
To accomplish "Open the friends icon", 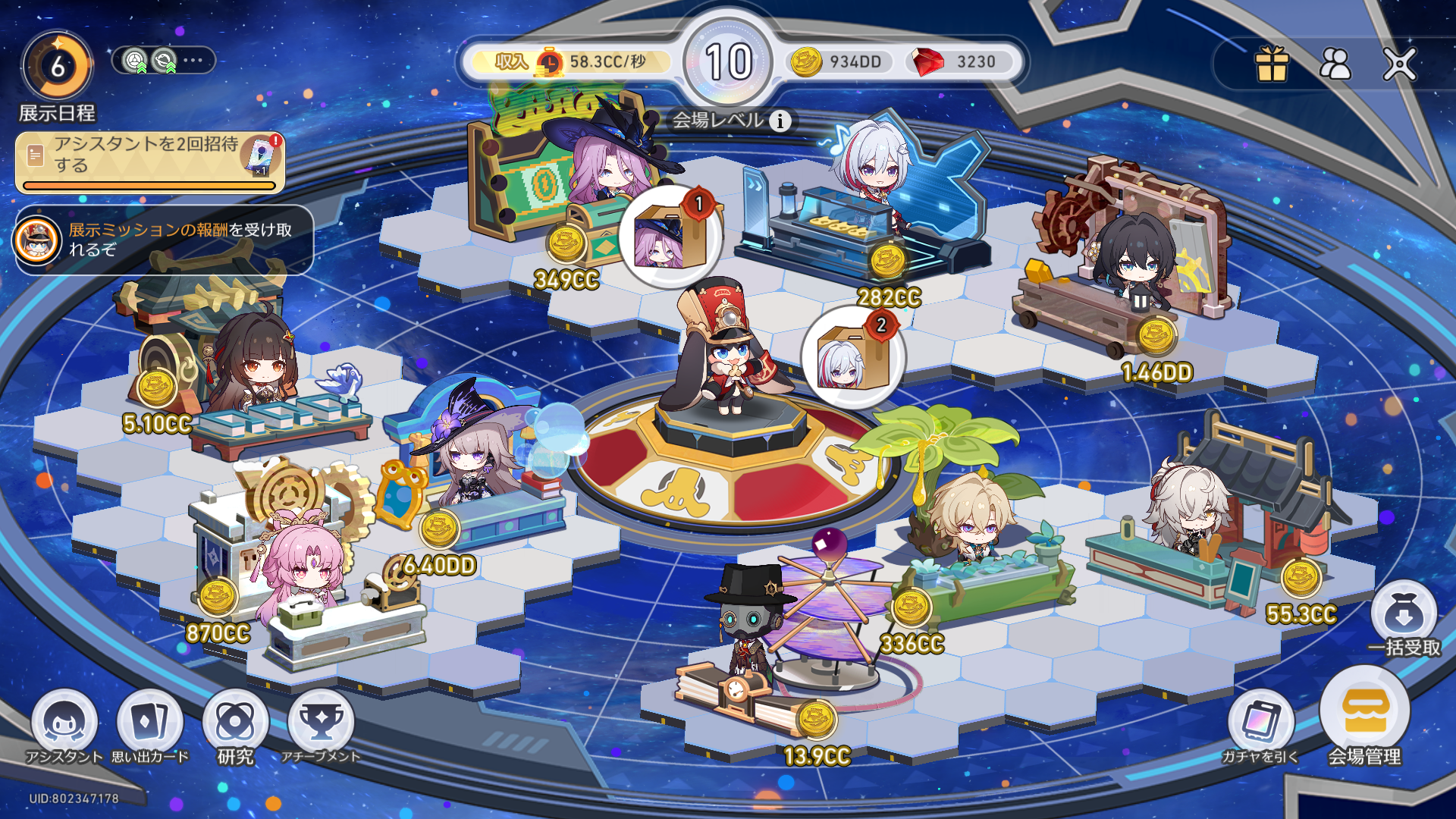I will [1335, 64].
